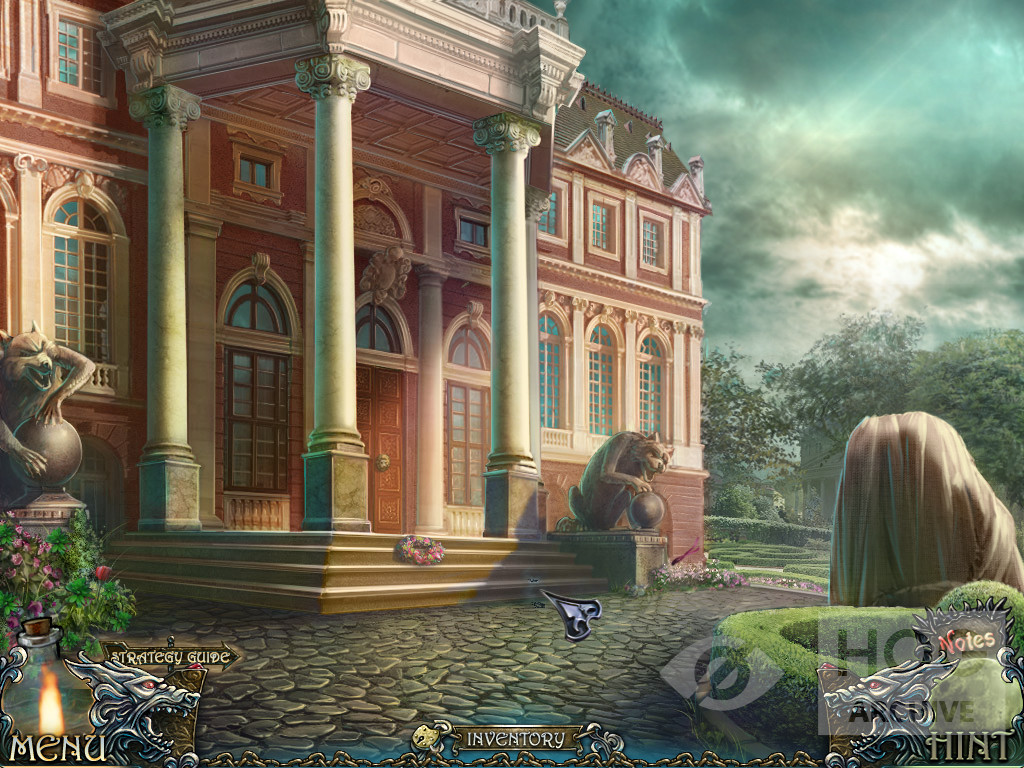Open the Menu button
Viewport: 1024px width, 768px height.
pyautogui.click(x=57, y=748)
